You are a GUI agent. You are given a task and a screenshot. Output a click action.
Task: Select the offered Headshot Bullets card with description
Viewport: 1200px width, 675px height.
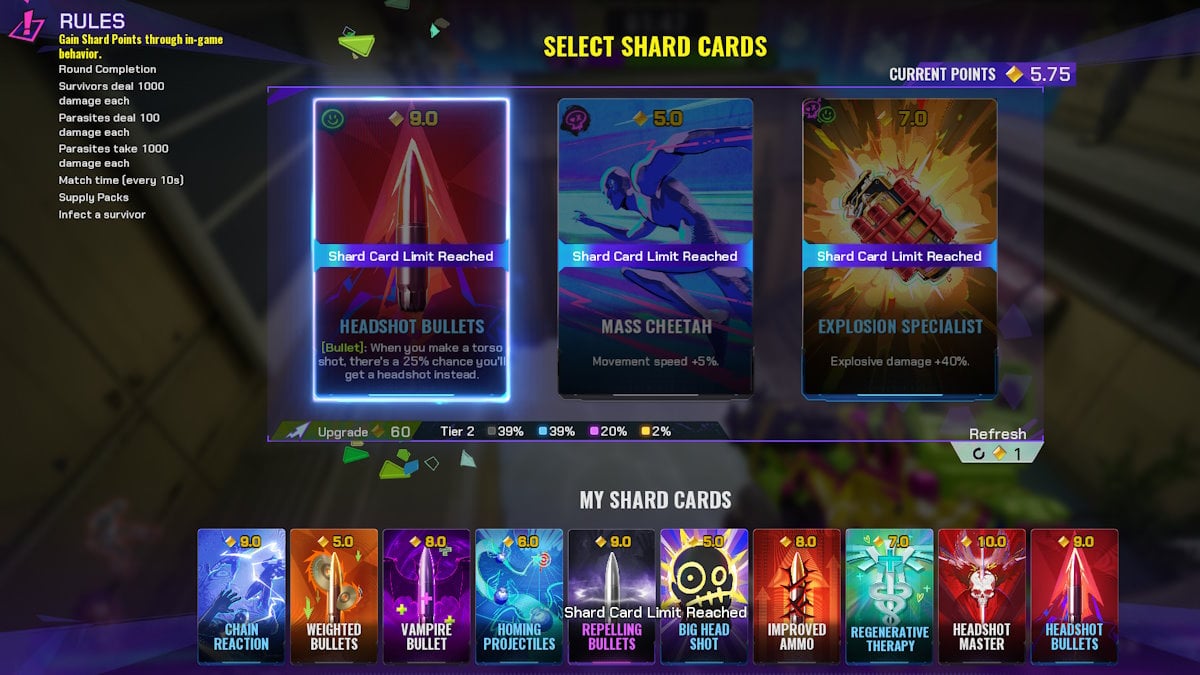[411, 250]
